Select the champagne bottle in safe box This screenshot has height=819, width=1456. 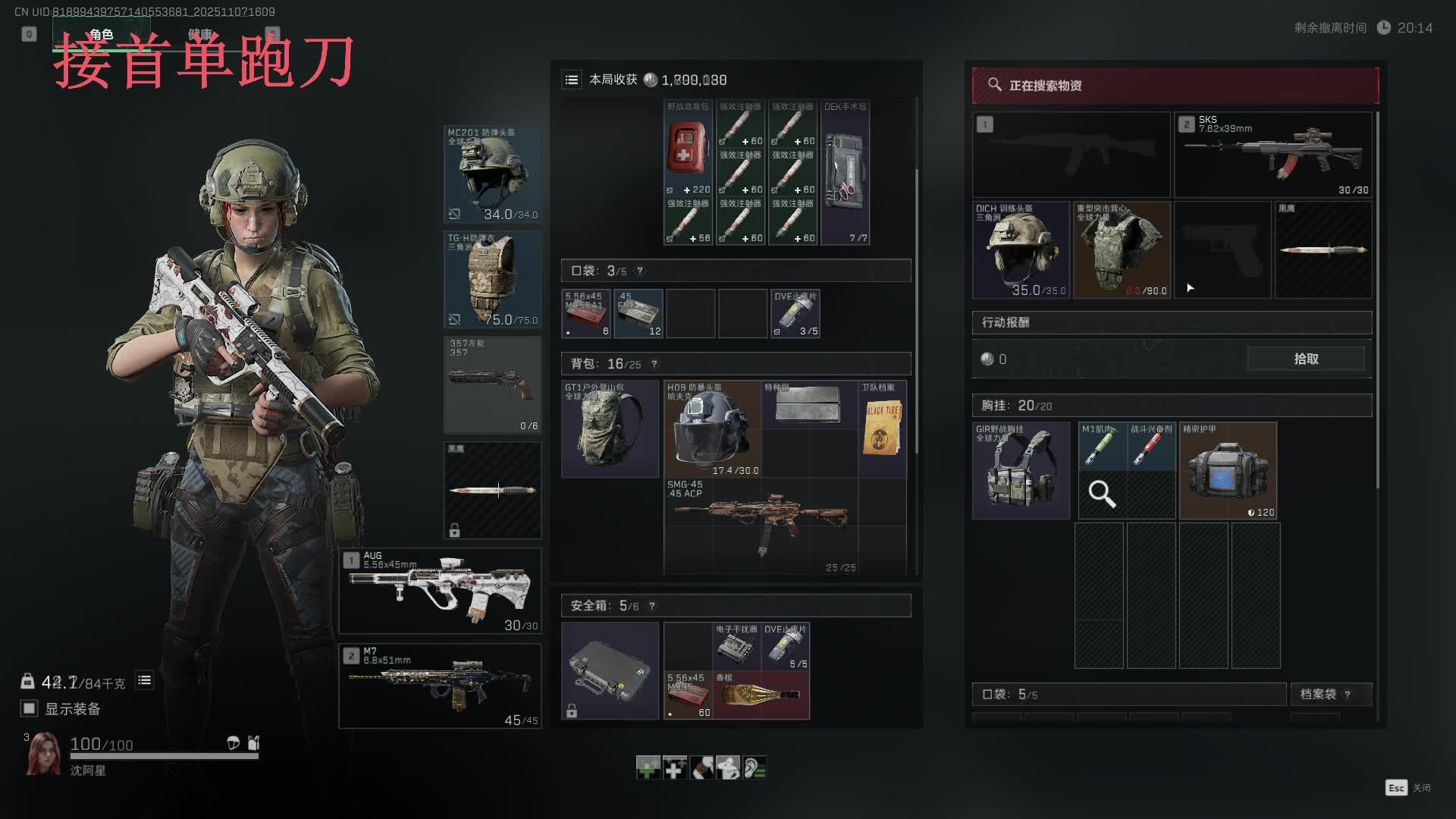761,695
